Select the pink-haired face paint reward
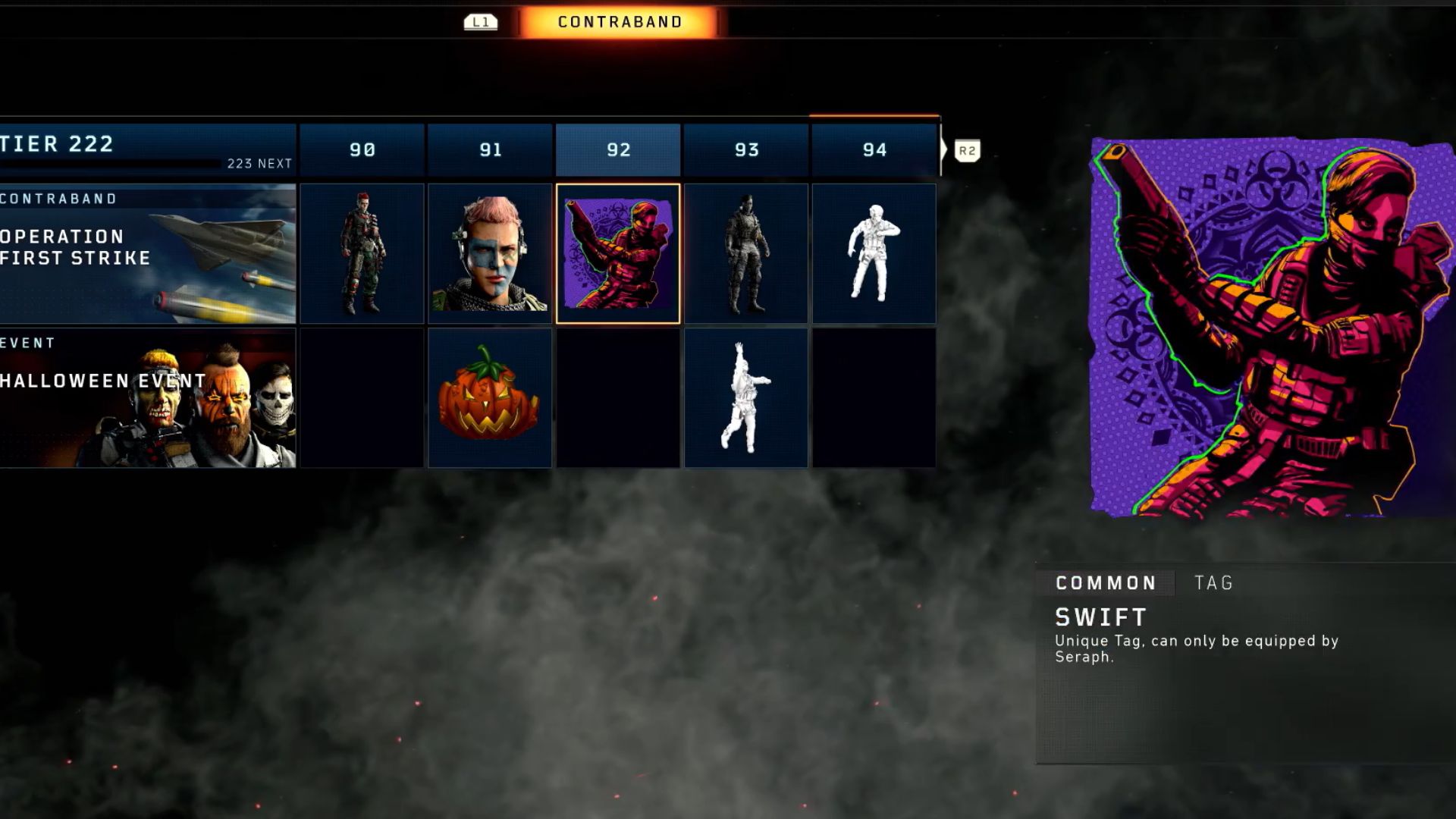This screenshot has height=819, width=1456. coord(490,253)
